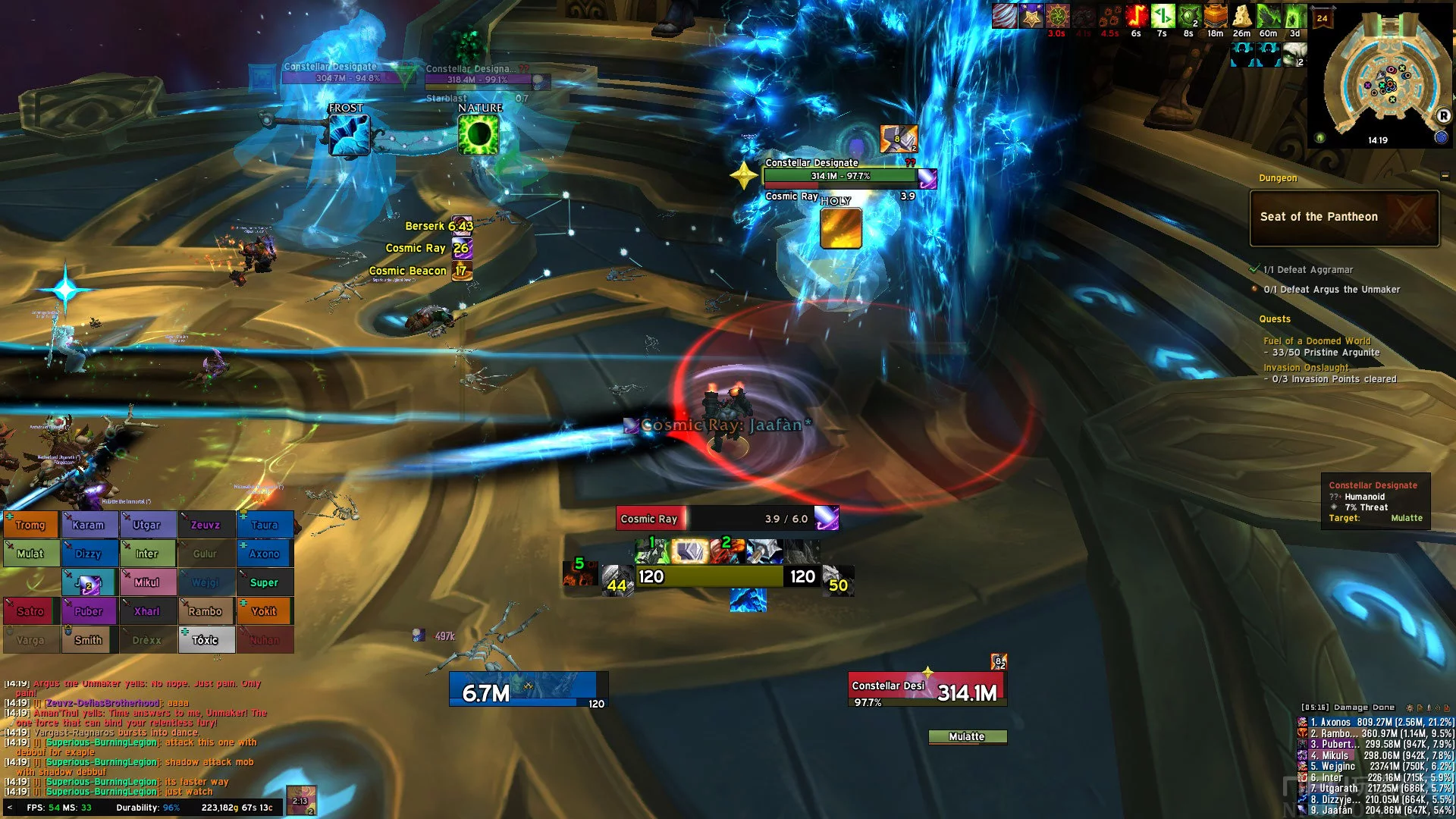Viewport: 1456px width, 819px height.
Task: Click the minimap R raid-difficulty badge
Action: 1444,116
